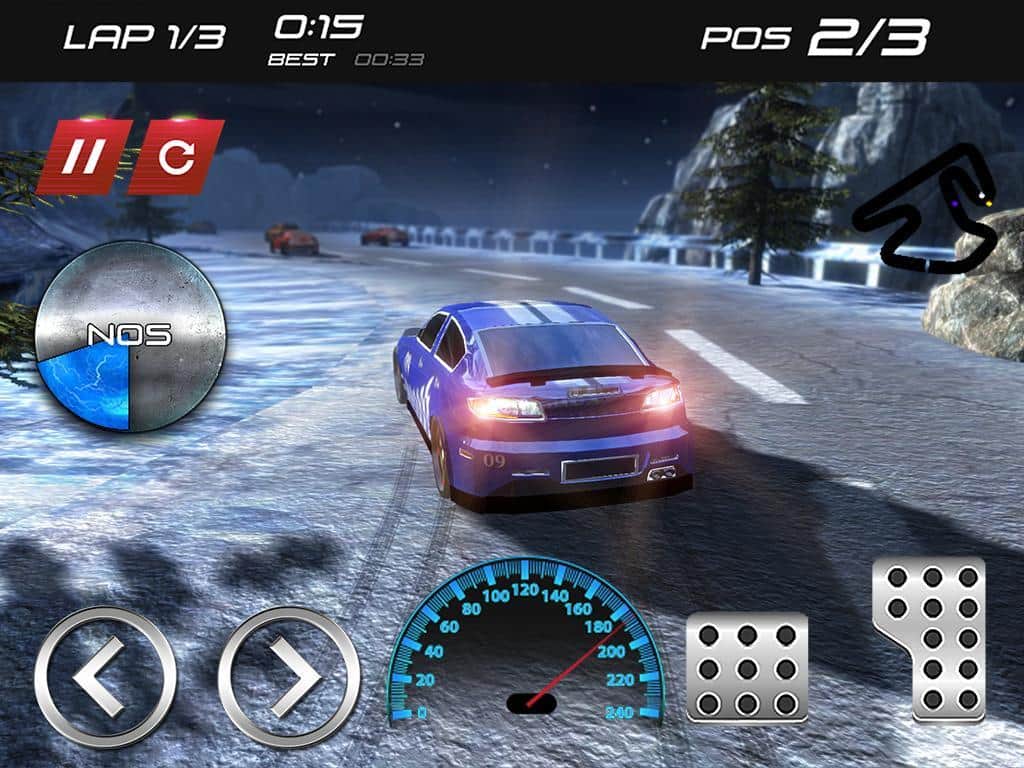The image size is (1024, 768).
Task: Steer left with the left arrow button
Action: [105, 677]
